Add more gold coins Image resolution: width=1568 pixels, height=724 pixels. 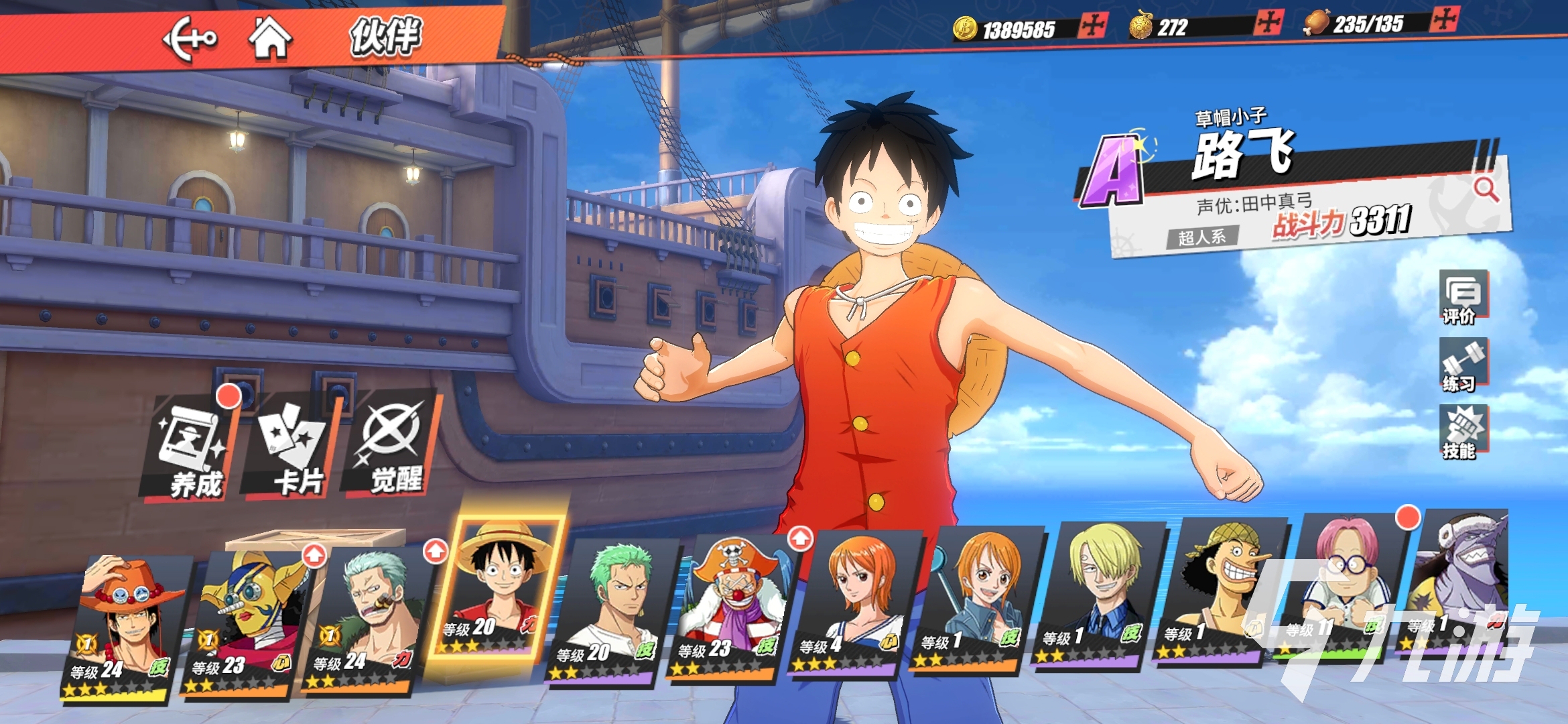[x=1093, y=27]
